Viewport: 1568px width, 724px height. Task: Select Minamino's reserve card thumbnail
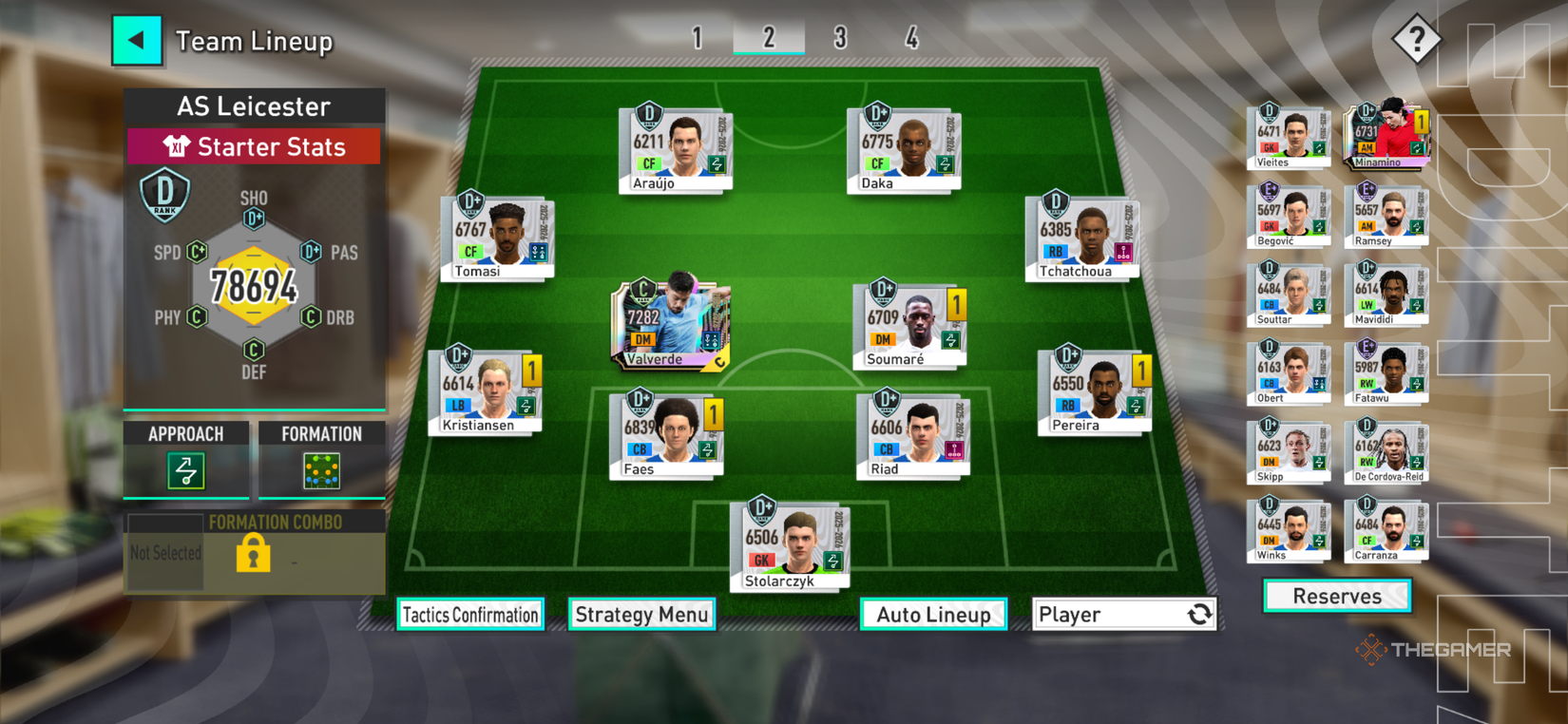1386,136
